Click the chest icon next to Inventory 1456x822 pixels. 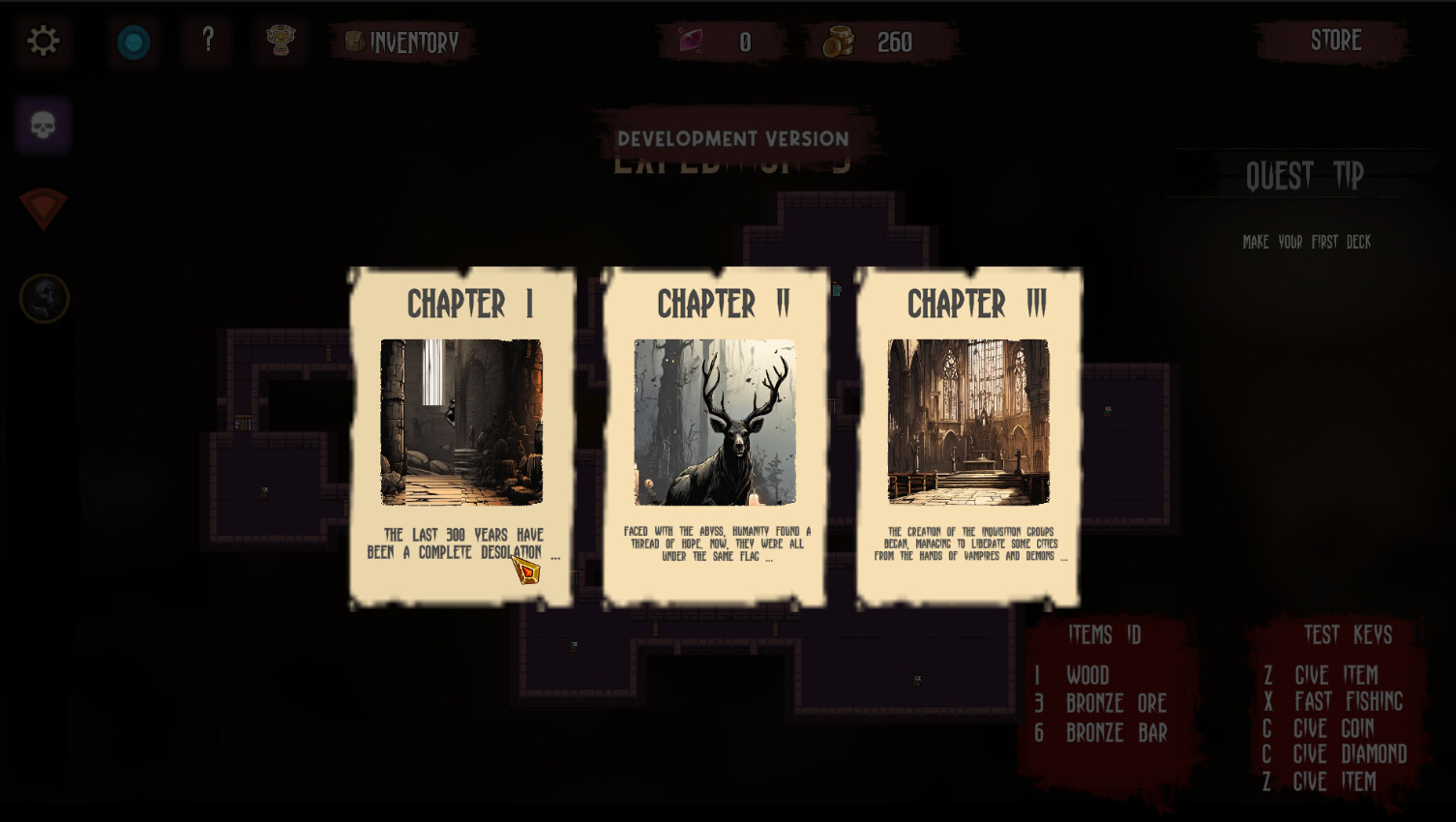[354, 42]
